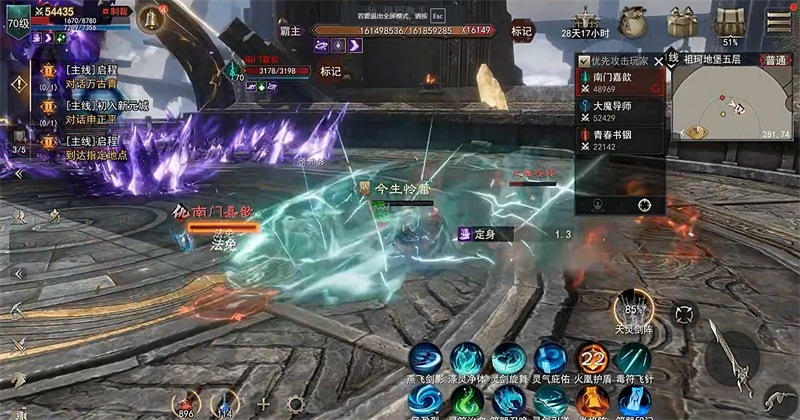
Task: Trigger the 天灵剑阵 ability
Action: coord(634,309)
